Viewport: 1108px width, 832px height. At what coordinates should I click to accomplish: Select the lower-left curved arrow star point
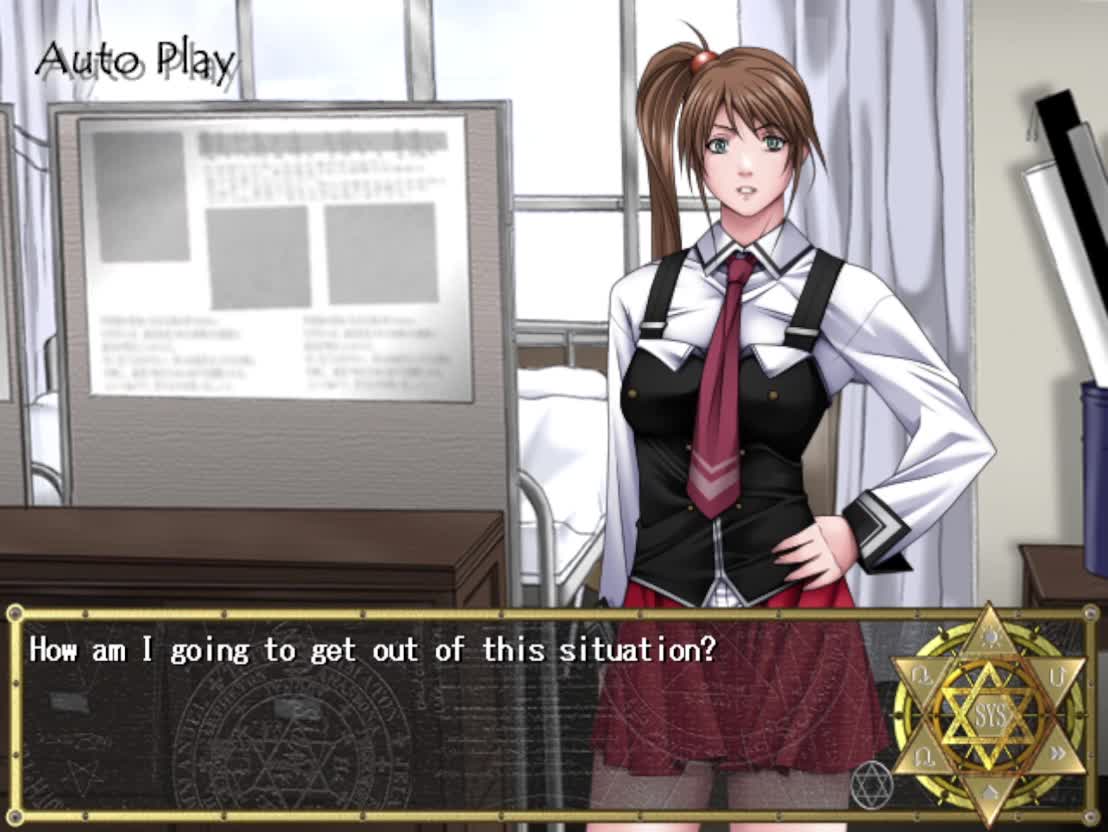coord(919,756)
